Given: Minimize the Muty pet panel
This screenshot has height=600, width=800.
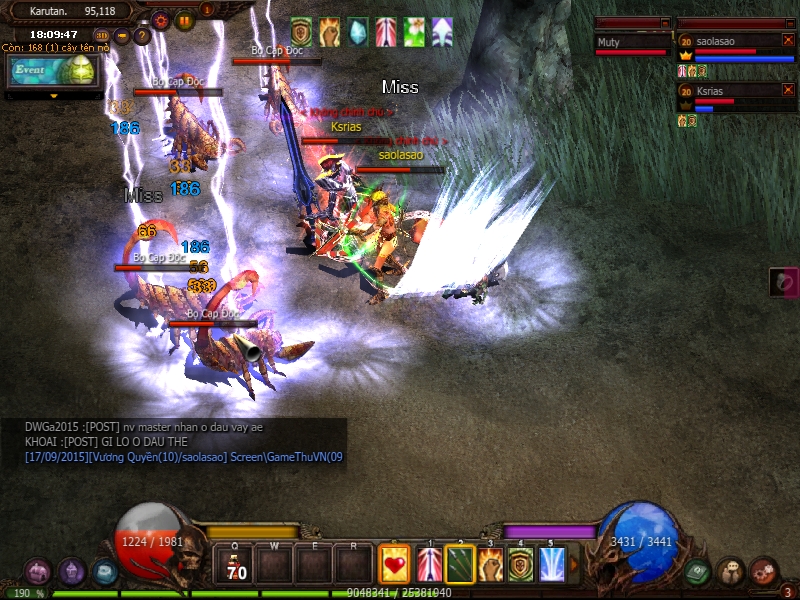Looking at the screenshot, I should coord(665,23).
